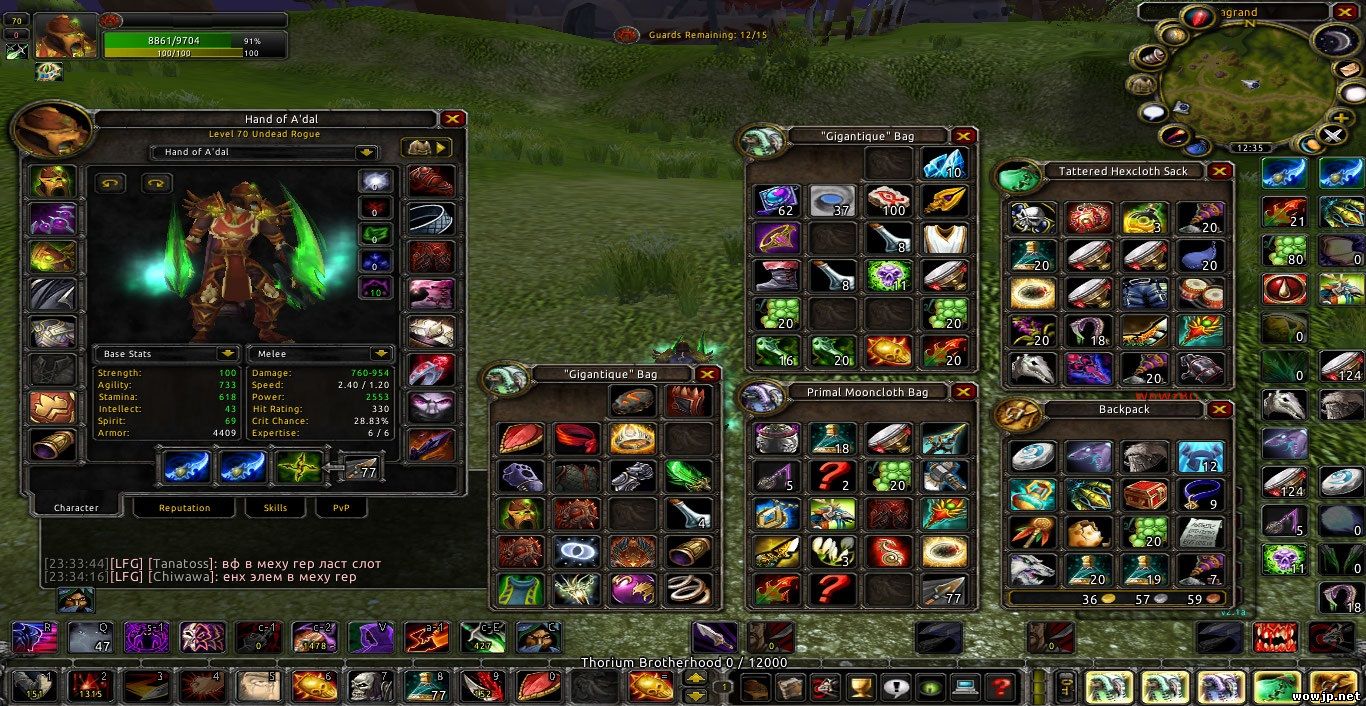Toggle the key ring button
The height and width of the screenshot is (706, 1366).
1066,687
